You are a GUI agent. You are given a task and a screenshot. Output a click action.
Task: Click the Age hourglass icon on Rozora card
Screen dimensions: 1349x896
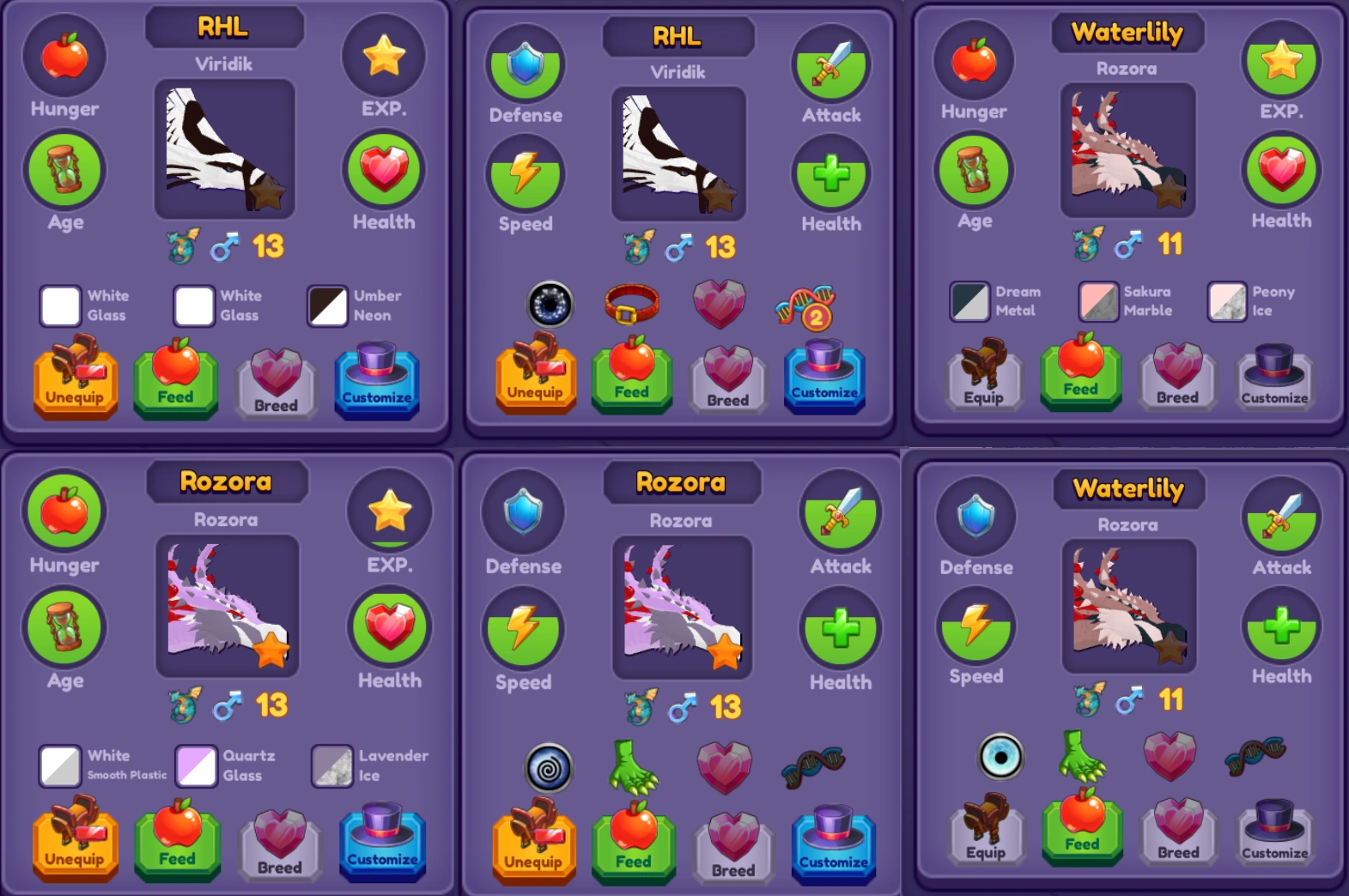[x=64, y=627]
